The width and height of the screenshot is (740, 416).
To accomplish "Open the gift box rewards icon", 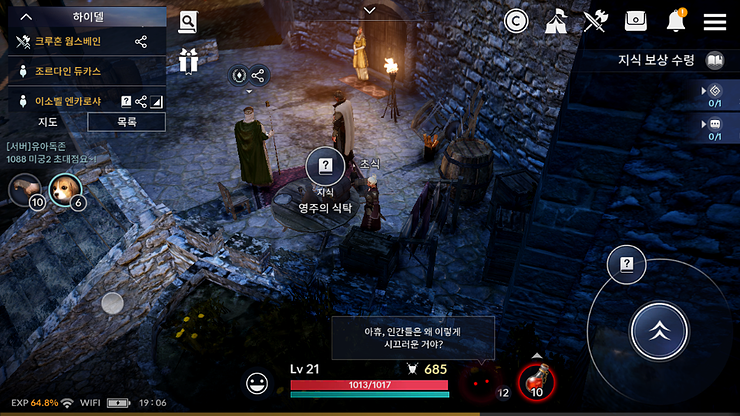I will (188, 60).
